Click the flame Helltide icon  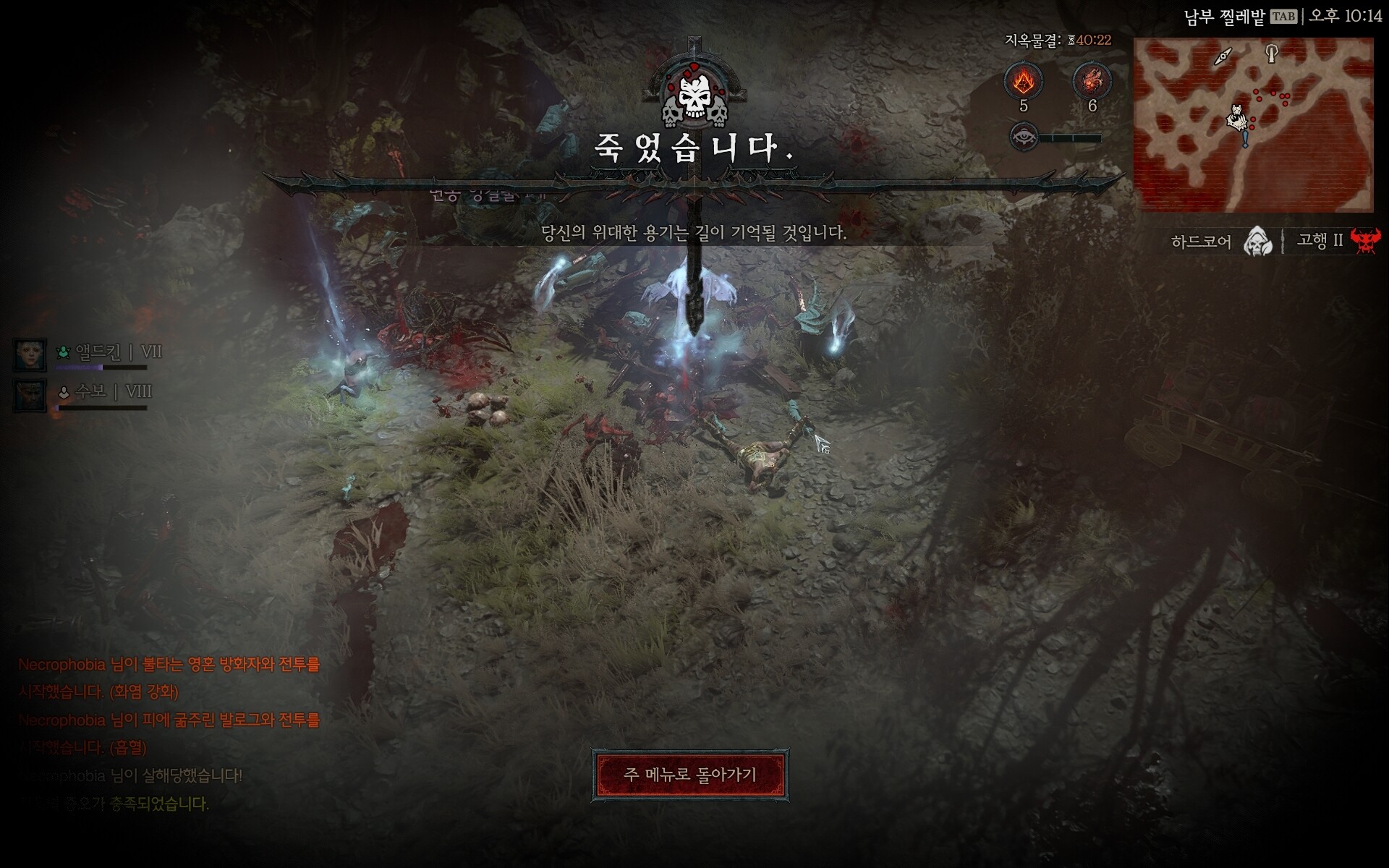(1023, 81)
